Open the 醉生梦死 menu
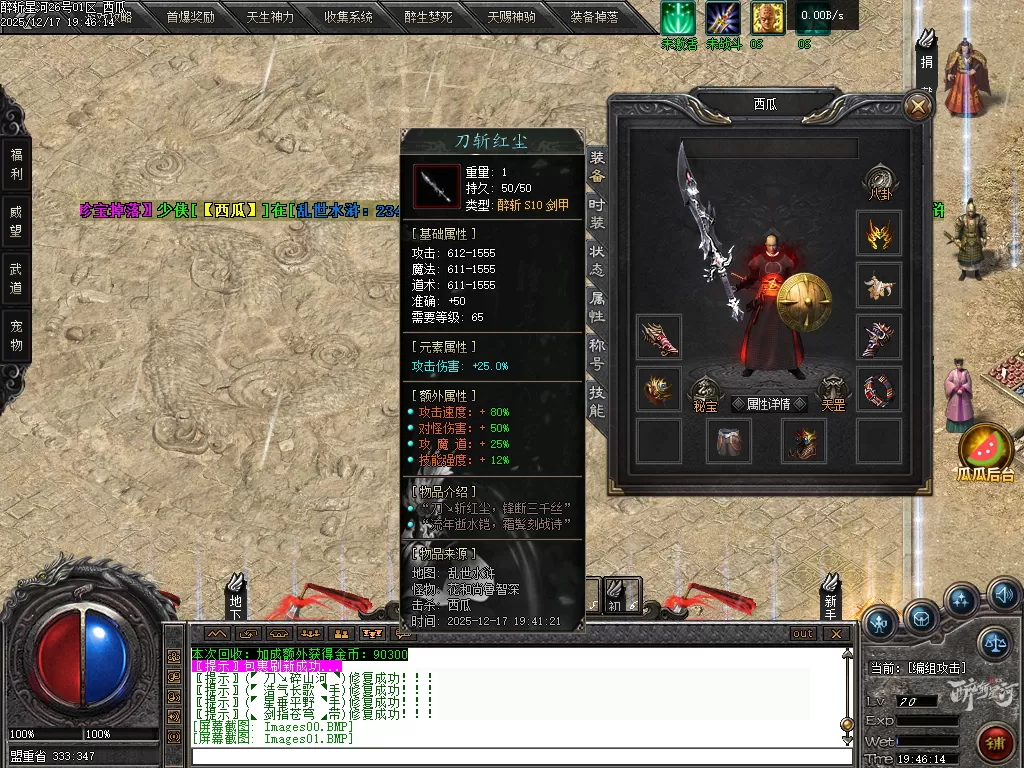The image size is (1024, 768). [428, 17]
